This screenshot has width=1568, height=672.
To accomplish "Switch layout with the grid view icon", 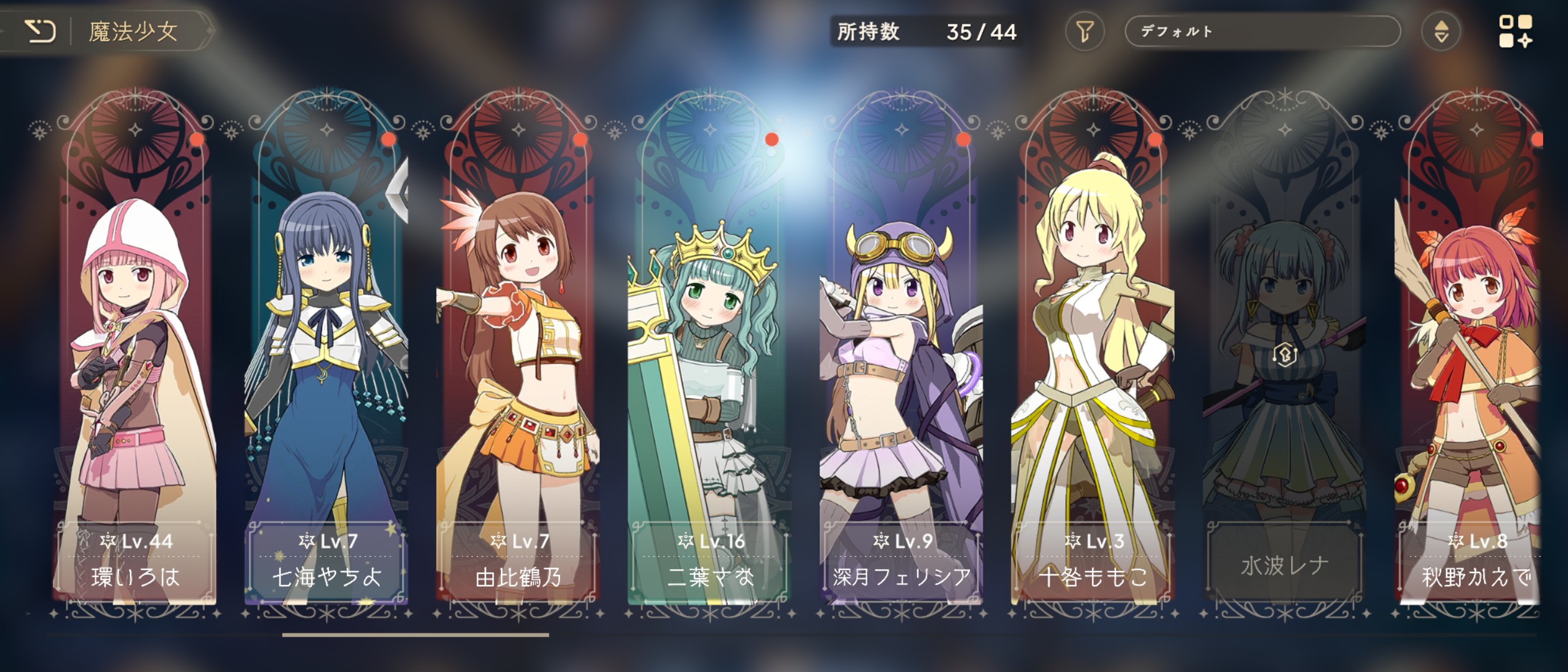I will click(x=1515, y=31).
